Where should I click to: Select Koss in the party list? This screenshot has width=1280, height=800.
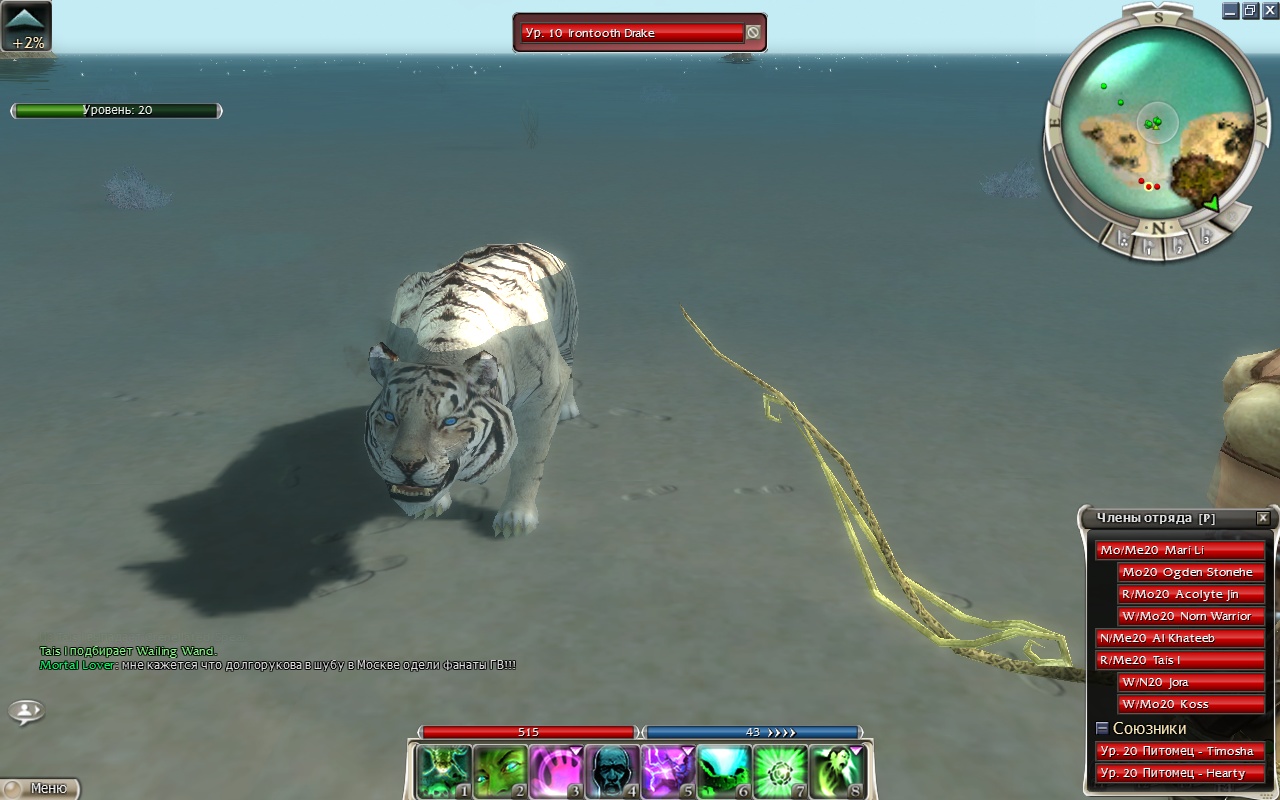point(1191,704)
